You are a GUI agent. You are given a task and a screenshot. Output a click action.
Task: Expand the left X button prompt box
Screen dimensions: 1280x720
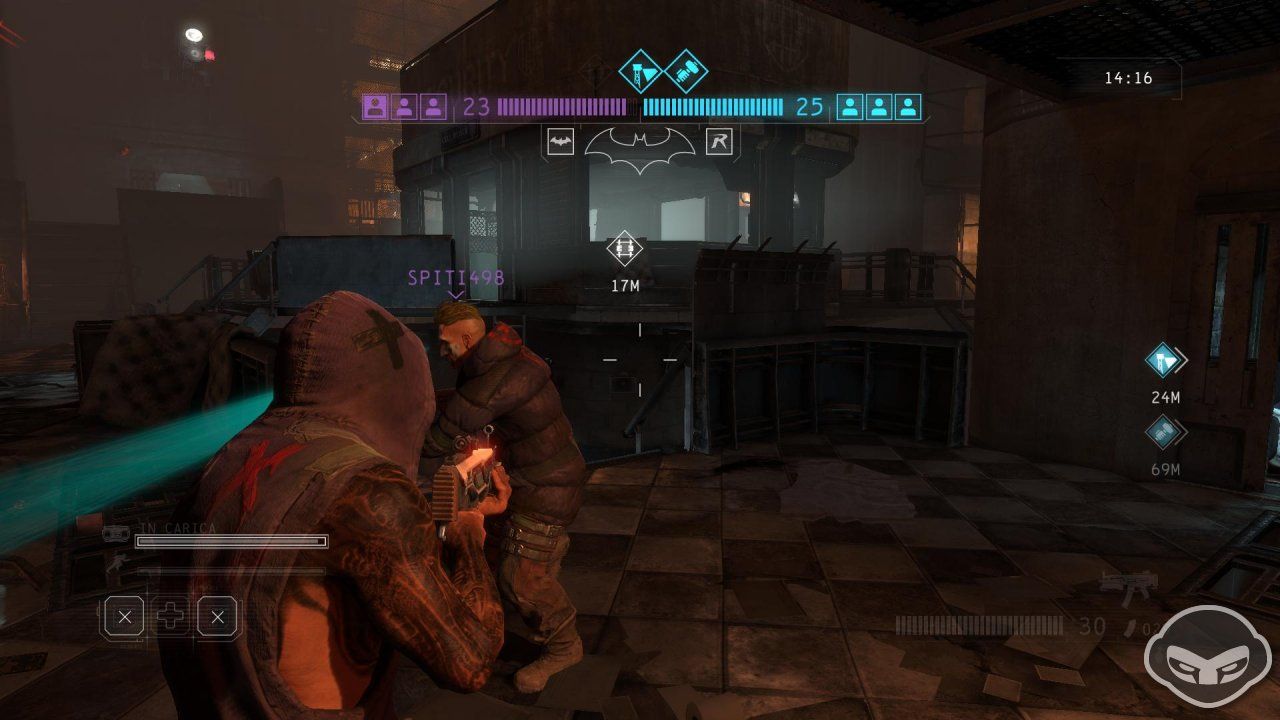[125, 615]
